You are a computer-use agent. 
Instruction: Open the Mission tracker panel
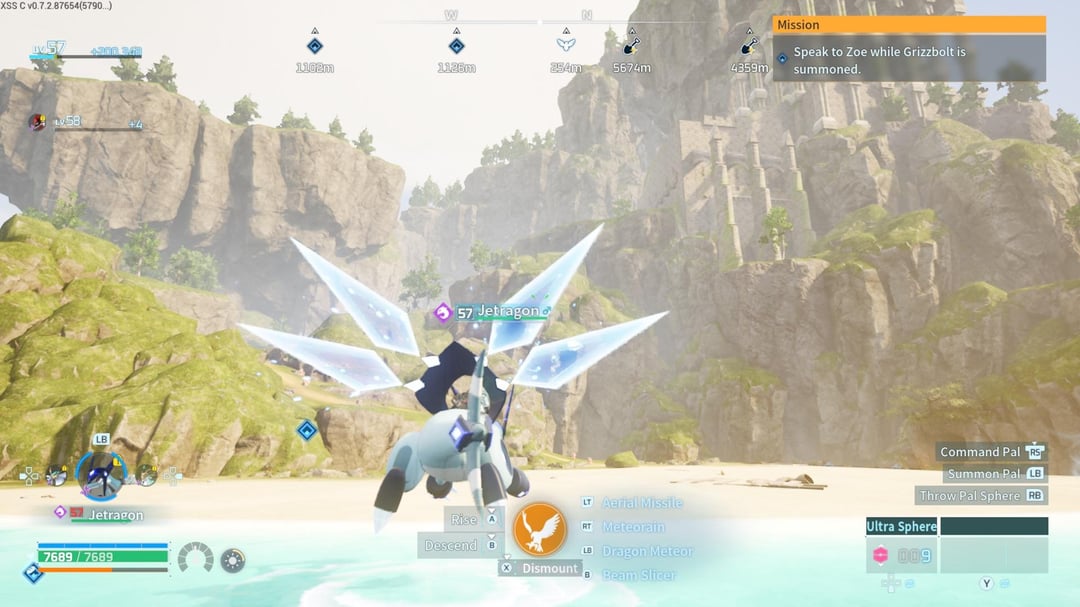click(909, 25)
